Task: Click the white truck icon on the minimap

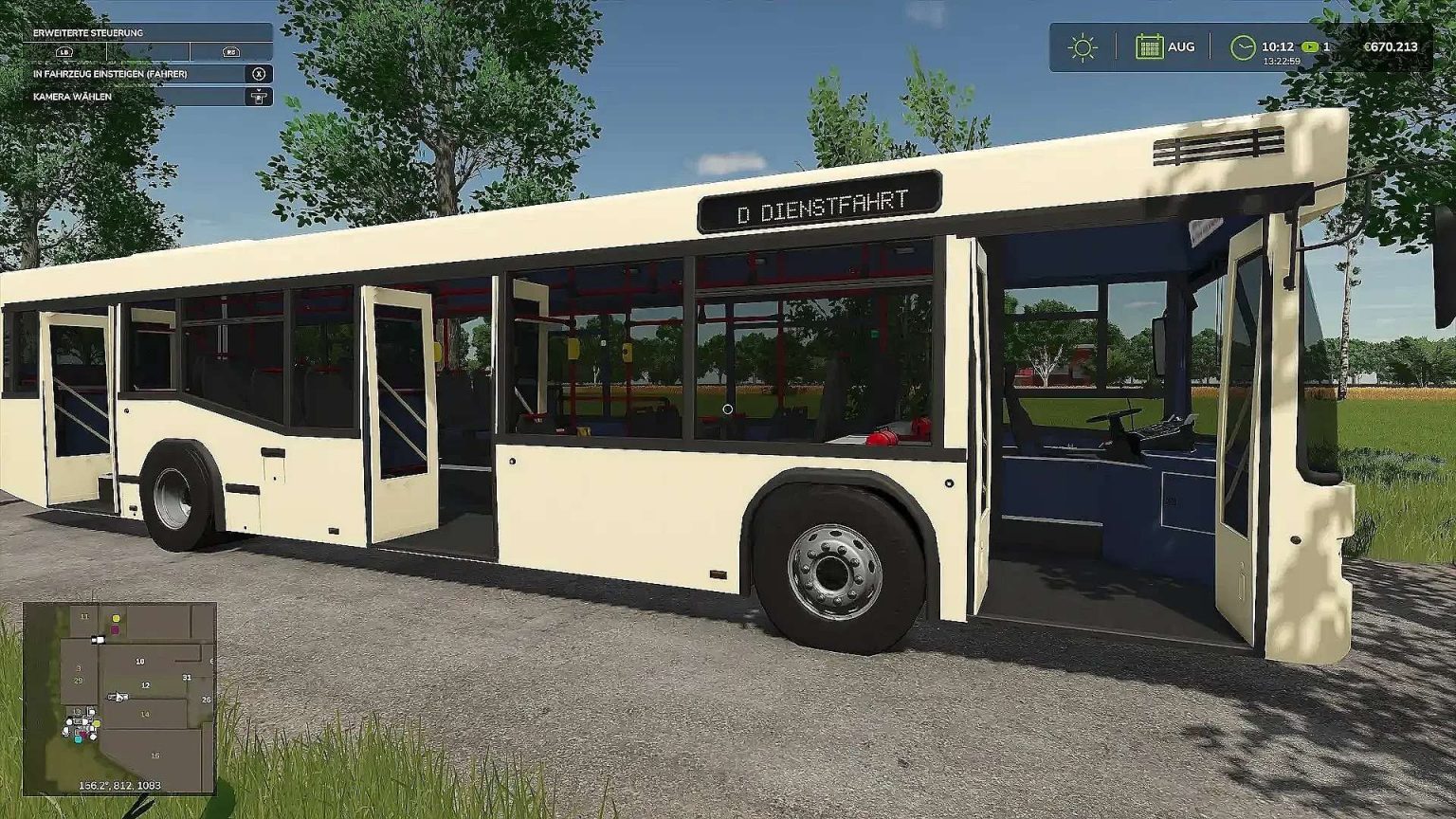Action: coord(100,640)
